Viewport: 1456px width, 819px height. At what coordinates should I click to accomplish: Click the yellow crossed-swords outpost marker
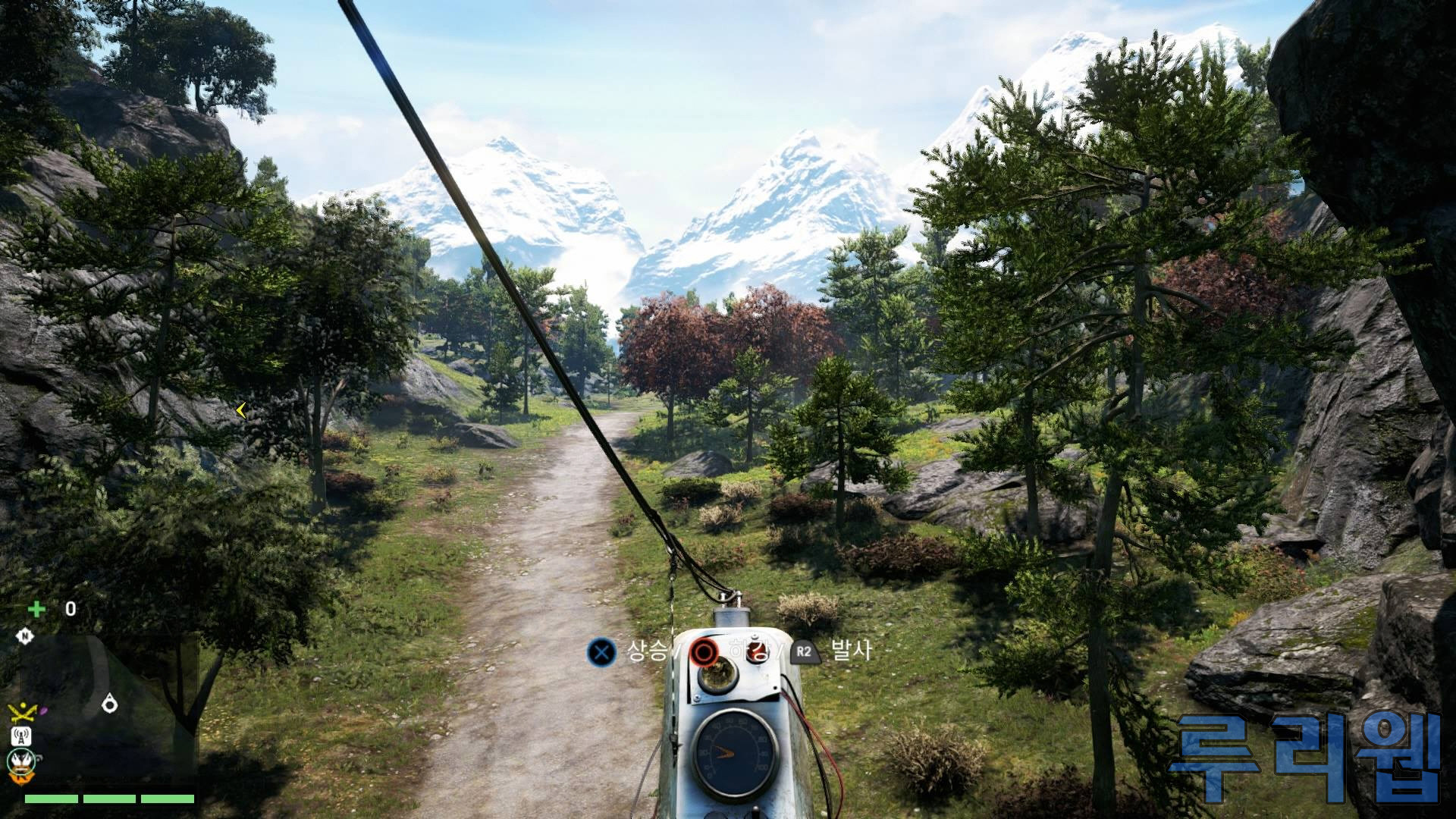click(22, 712)
